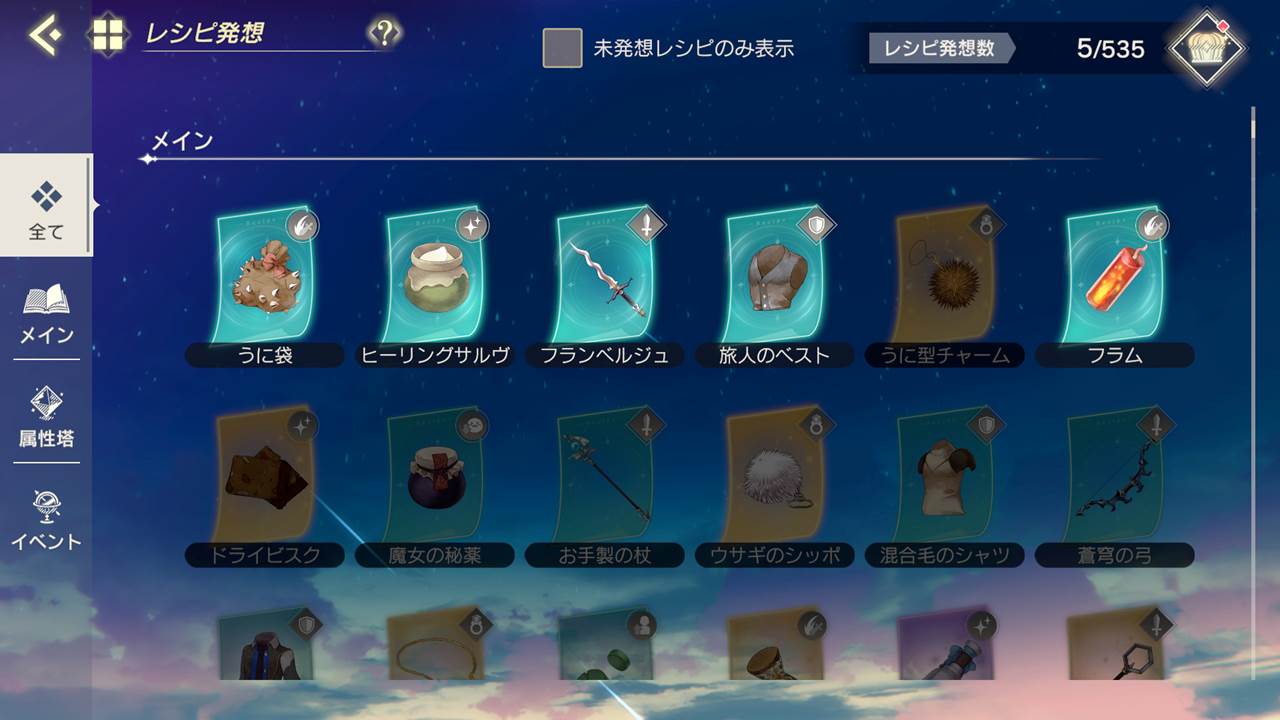The height and width of the screenshot is (720, 1280).
Task: Select the 蒼穹の弓 bow recipe
Action: click(1115, 478)
